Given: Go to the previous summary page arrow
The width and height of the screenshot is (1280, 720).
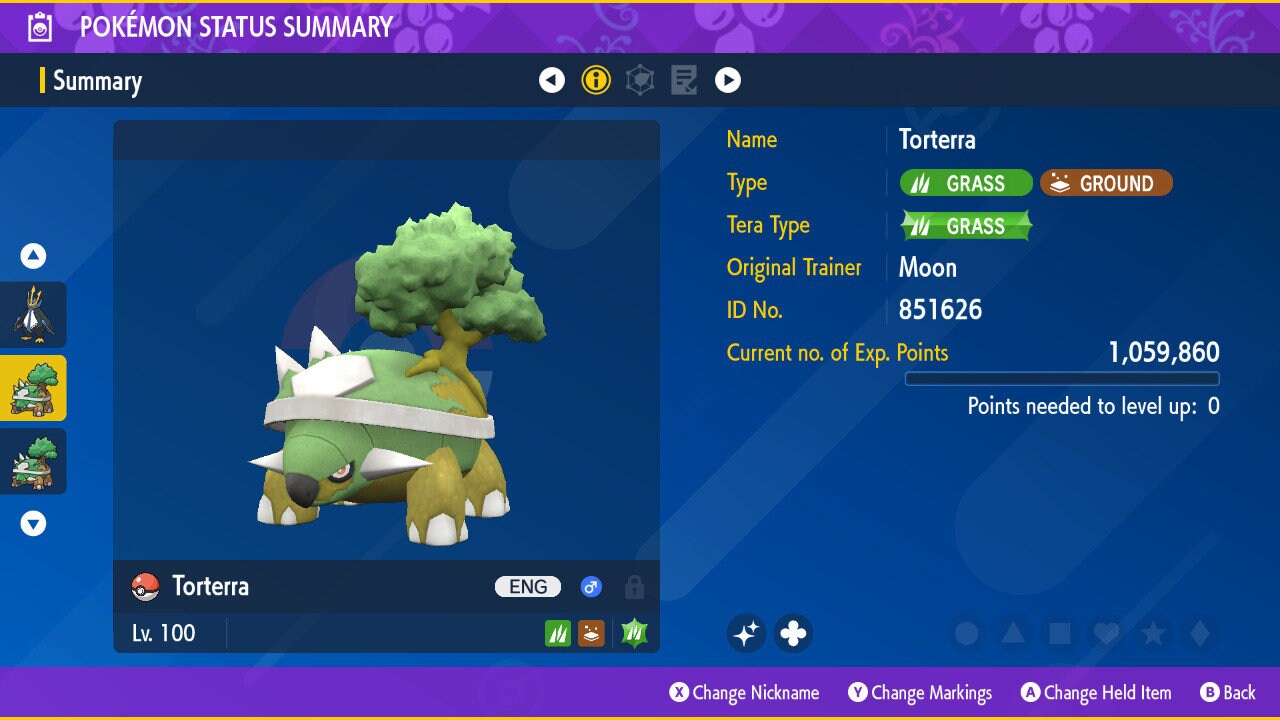Looking at the screenshot, I should tap(552, 80).
